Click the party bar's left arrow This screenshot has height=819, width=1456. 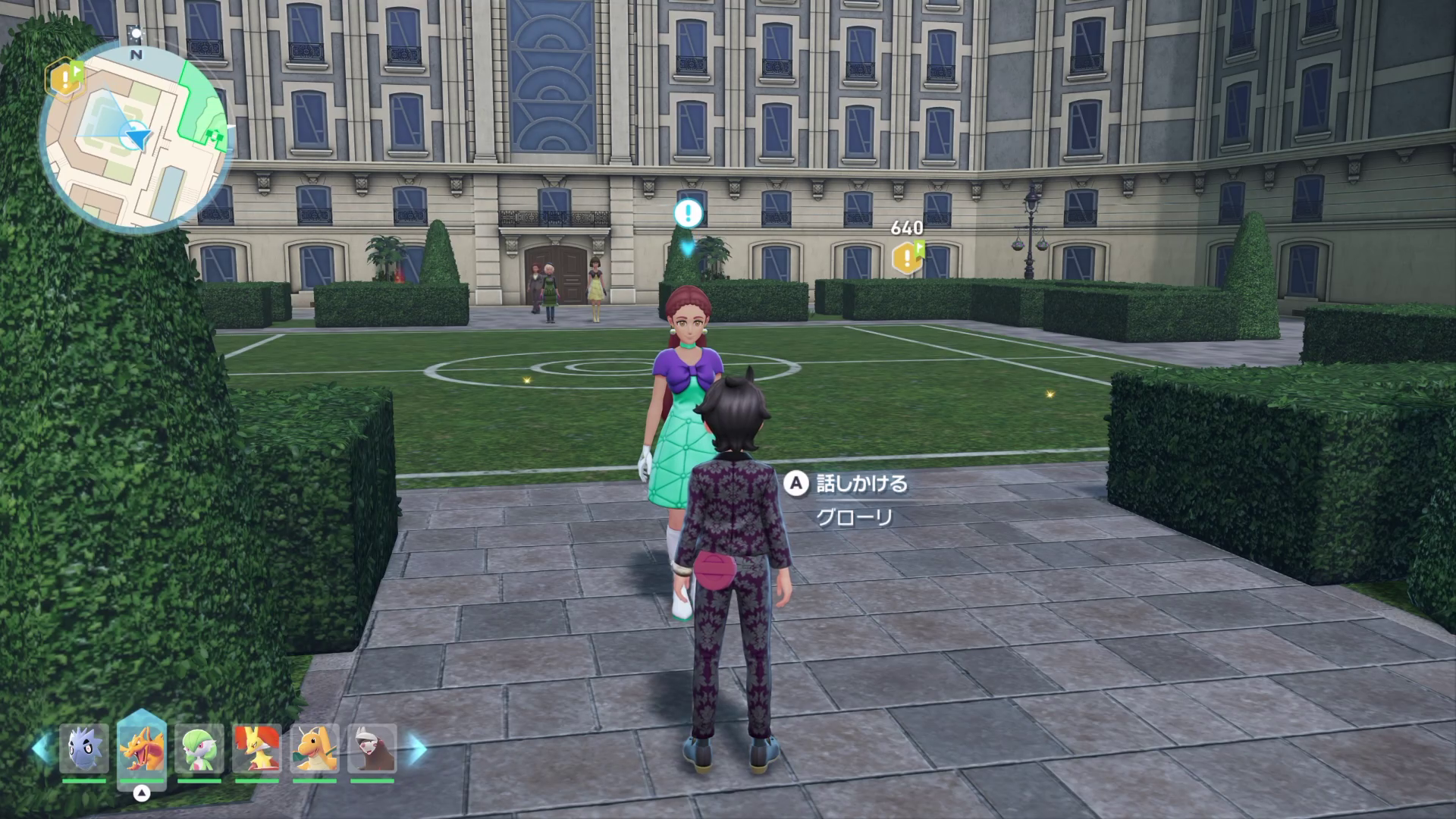[x=41, y=749]
